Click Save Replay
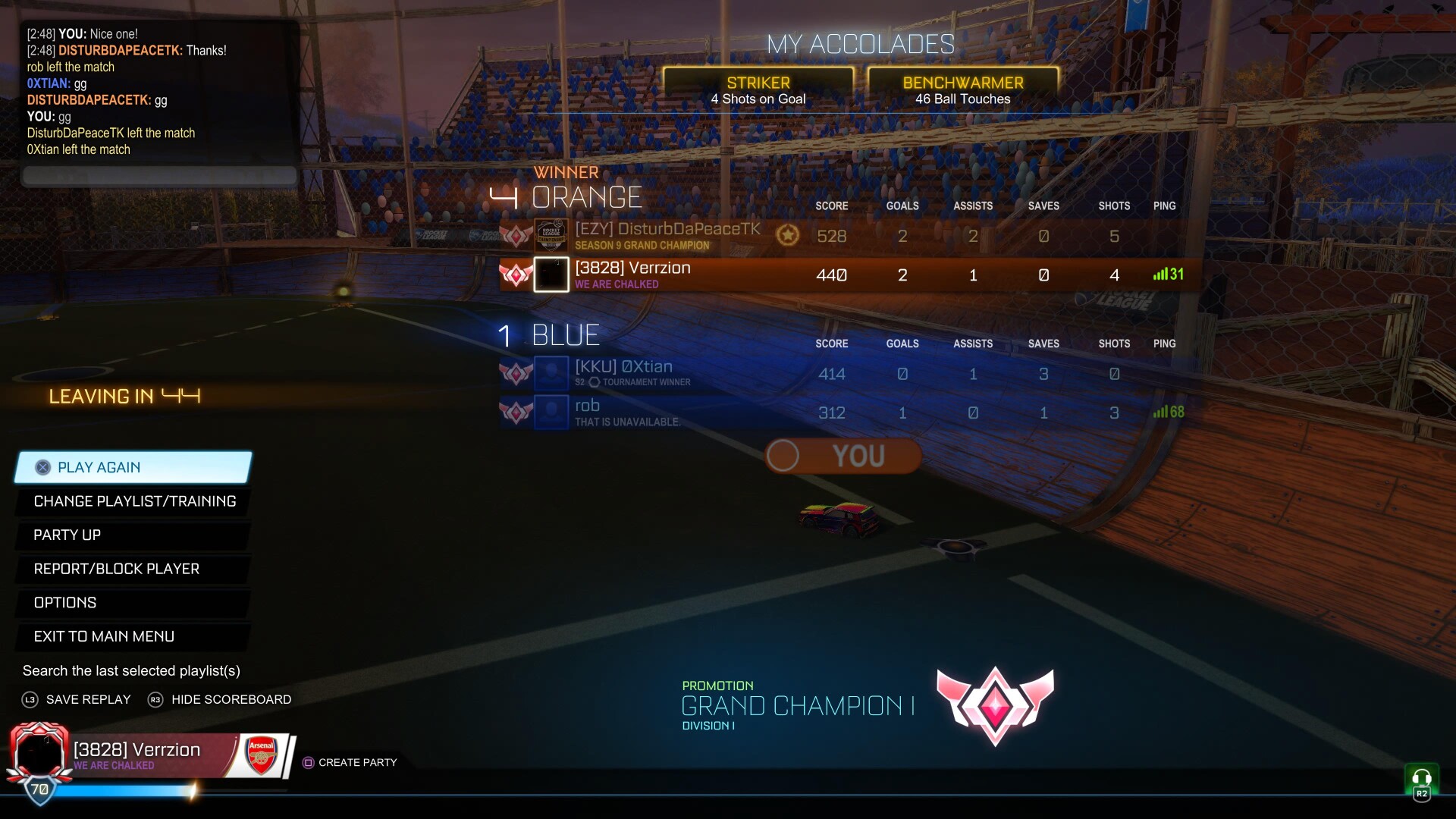The image size is (1456, 819). pyautogui.click(x=76, y=699)
